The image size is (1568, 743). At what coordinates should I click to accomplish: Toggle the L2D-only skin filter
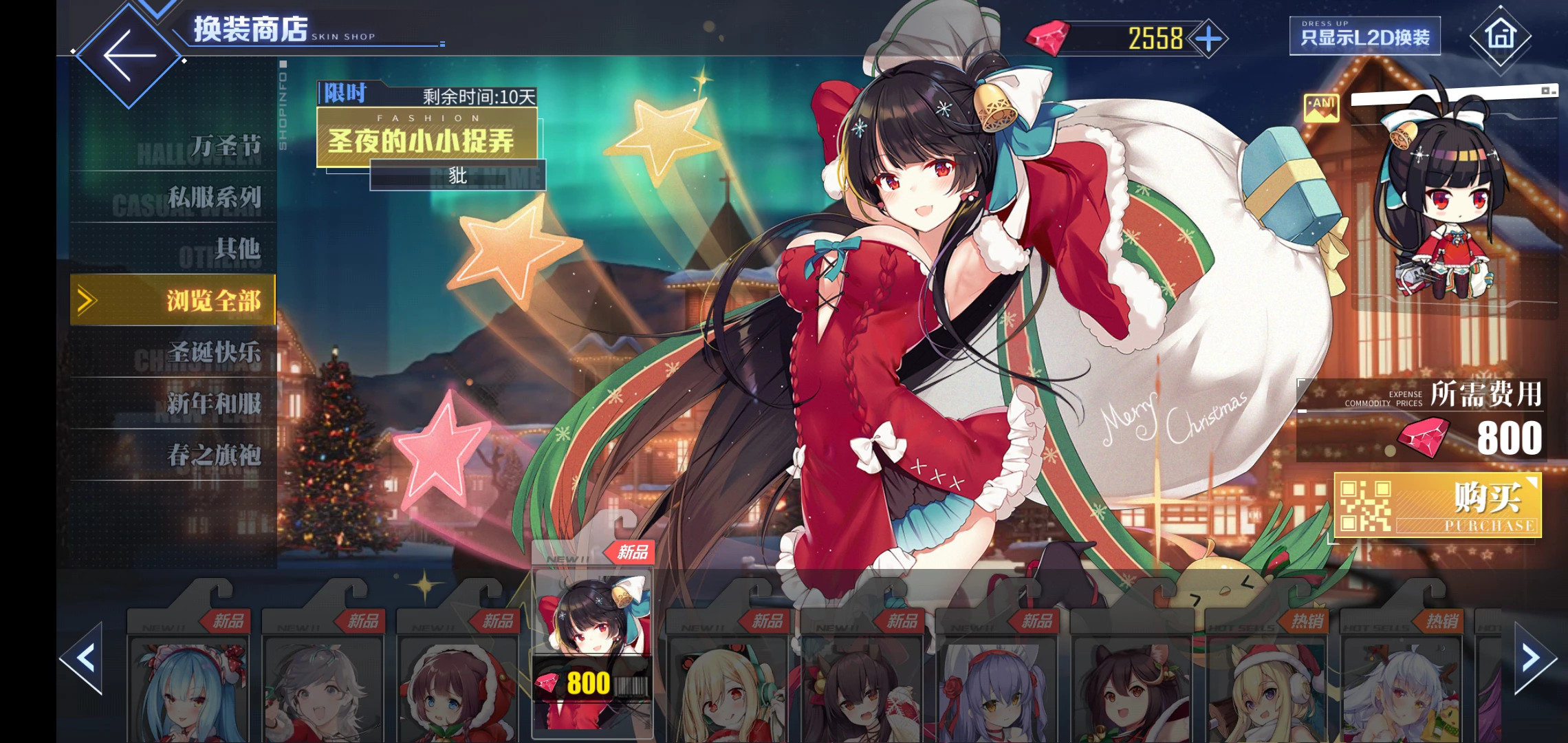pos(1364,36)
